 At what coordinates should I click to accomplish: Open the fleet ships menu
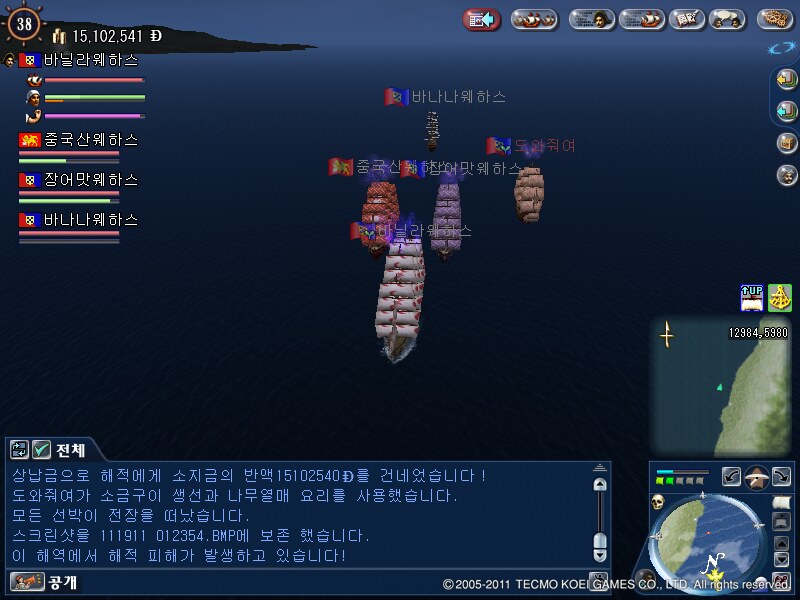point(534,19)
